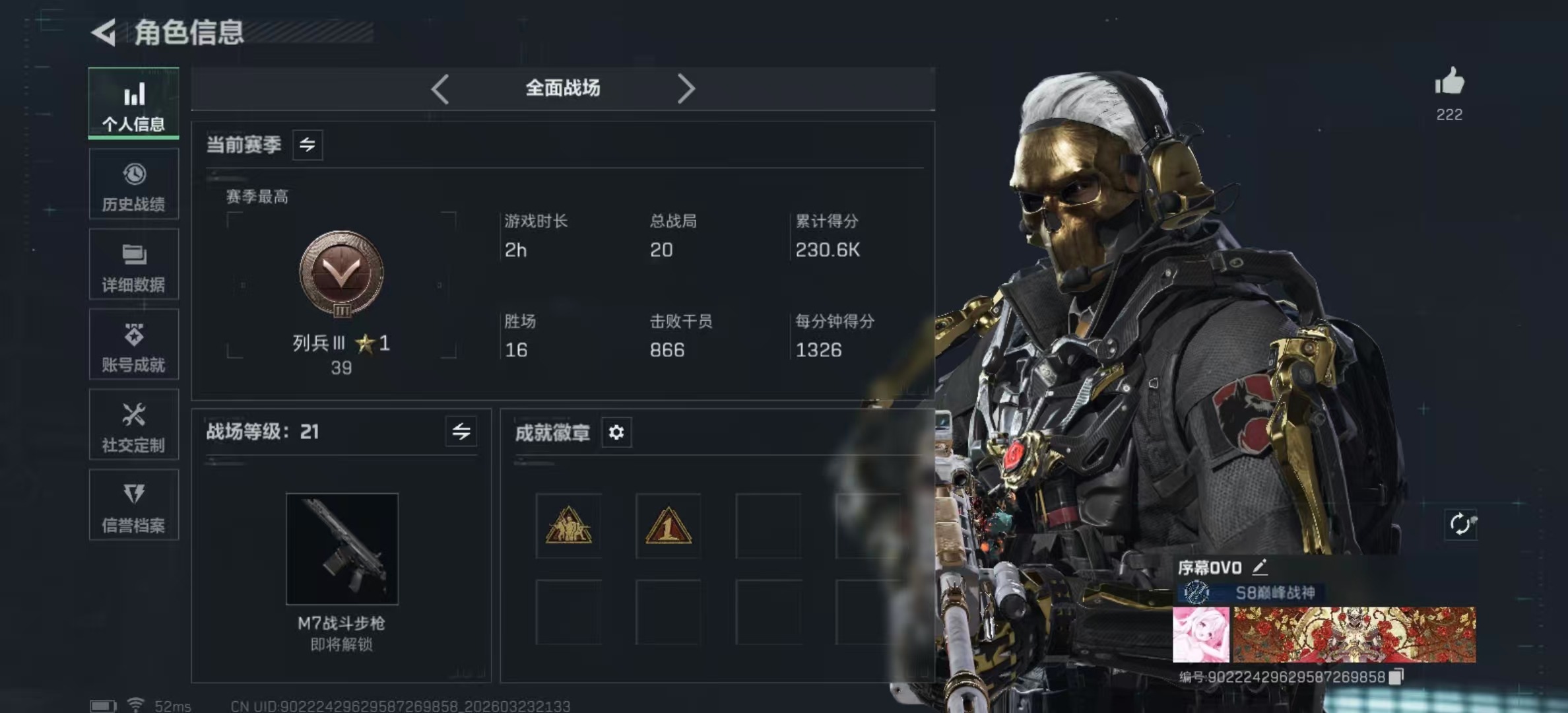The image size is (1568, 713).
Task: Go back from the 角色信息 screen
Action: tap(104, 32)
